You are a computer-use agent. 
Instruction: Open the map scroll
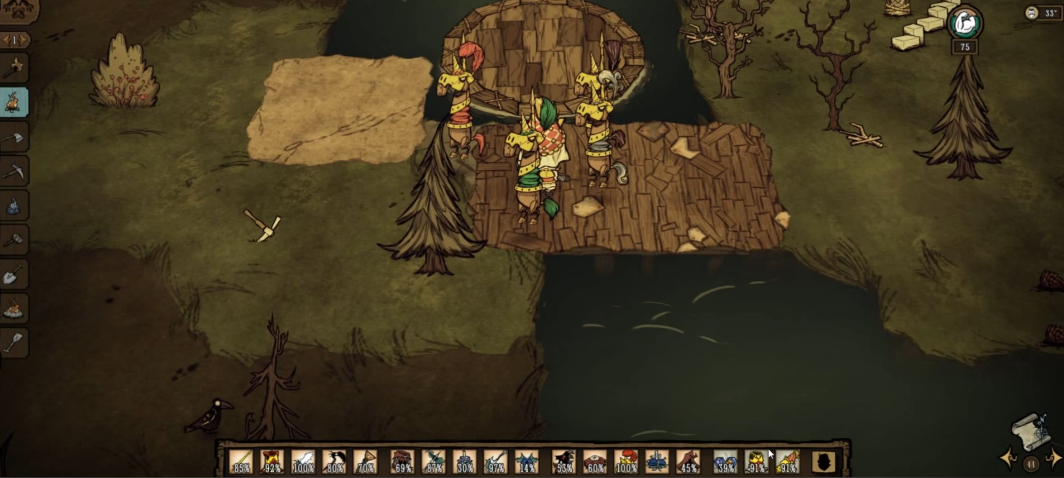[x=1030, y=430]
